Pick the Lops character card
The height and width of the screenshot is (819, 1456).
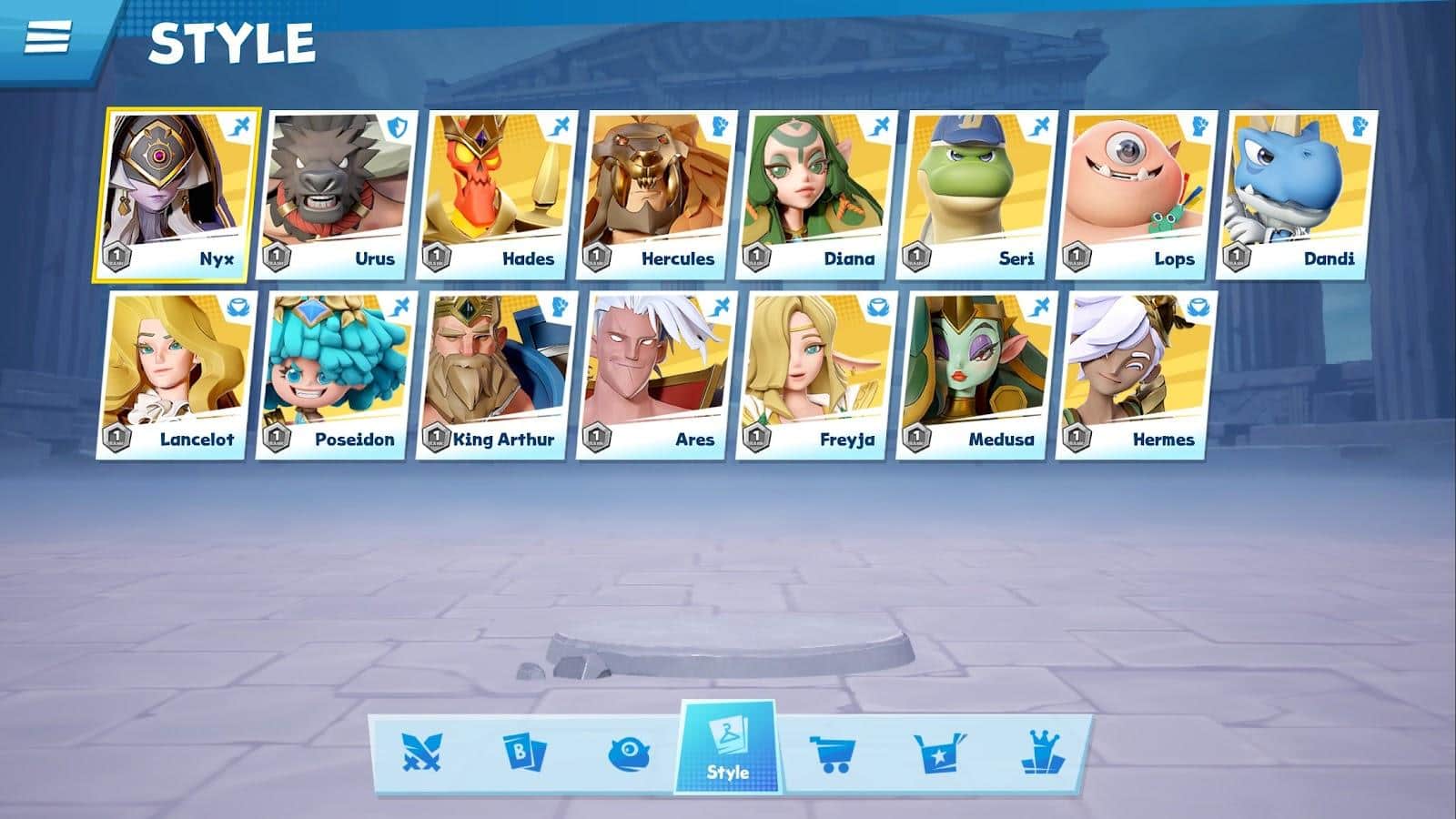click(1137, 195)
